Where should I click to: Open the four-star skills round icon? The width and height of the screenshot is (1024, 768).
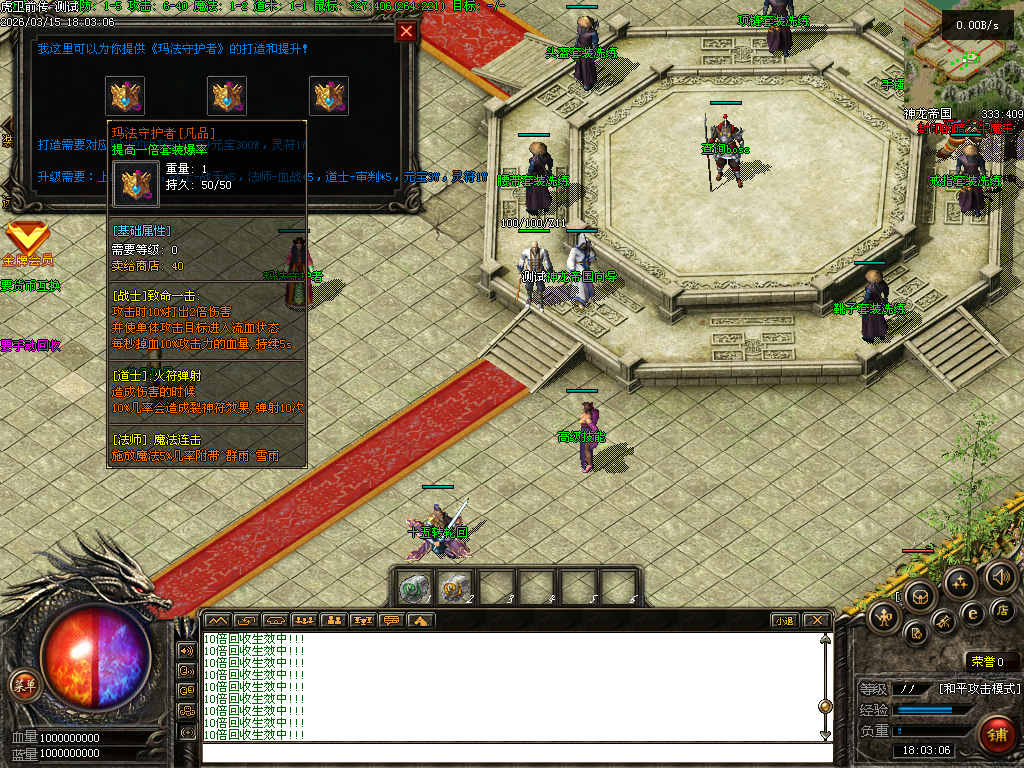pyautogui.click(x=961, y=582)
